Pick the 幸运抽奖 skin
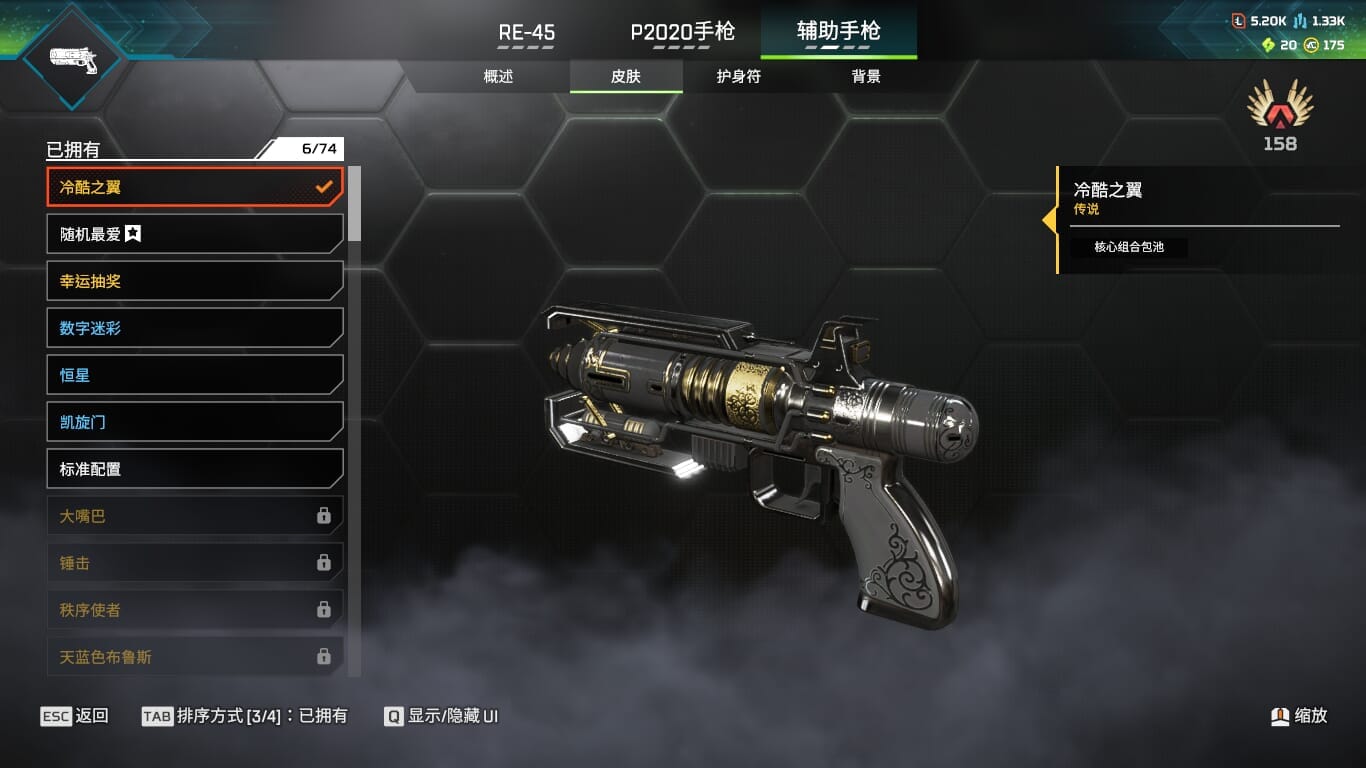 [x=195, y=281]
